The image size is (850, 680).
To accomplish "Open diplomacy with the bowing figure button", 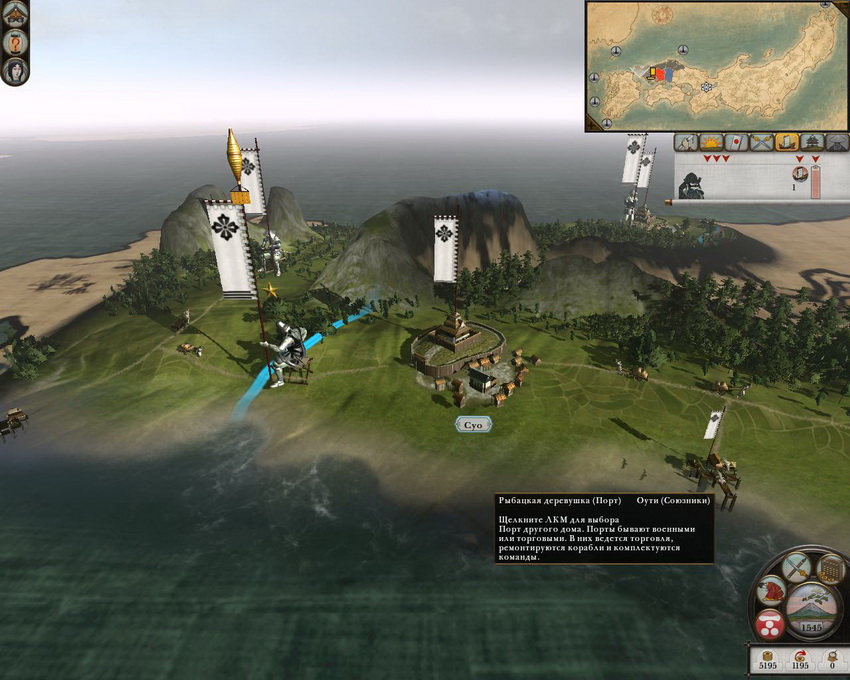I will [x=771, y=591].
